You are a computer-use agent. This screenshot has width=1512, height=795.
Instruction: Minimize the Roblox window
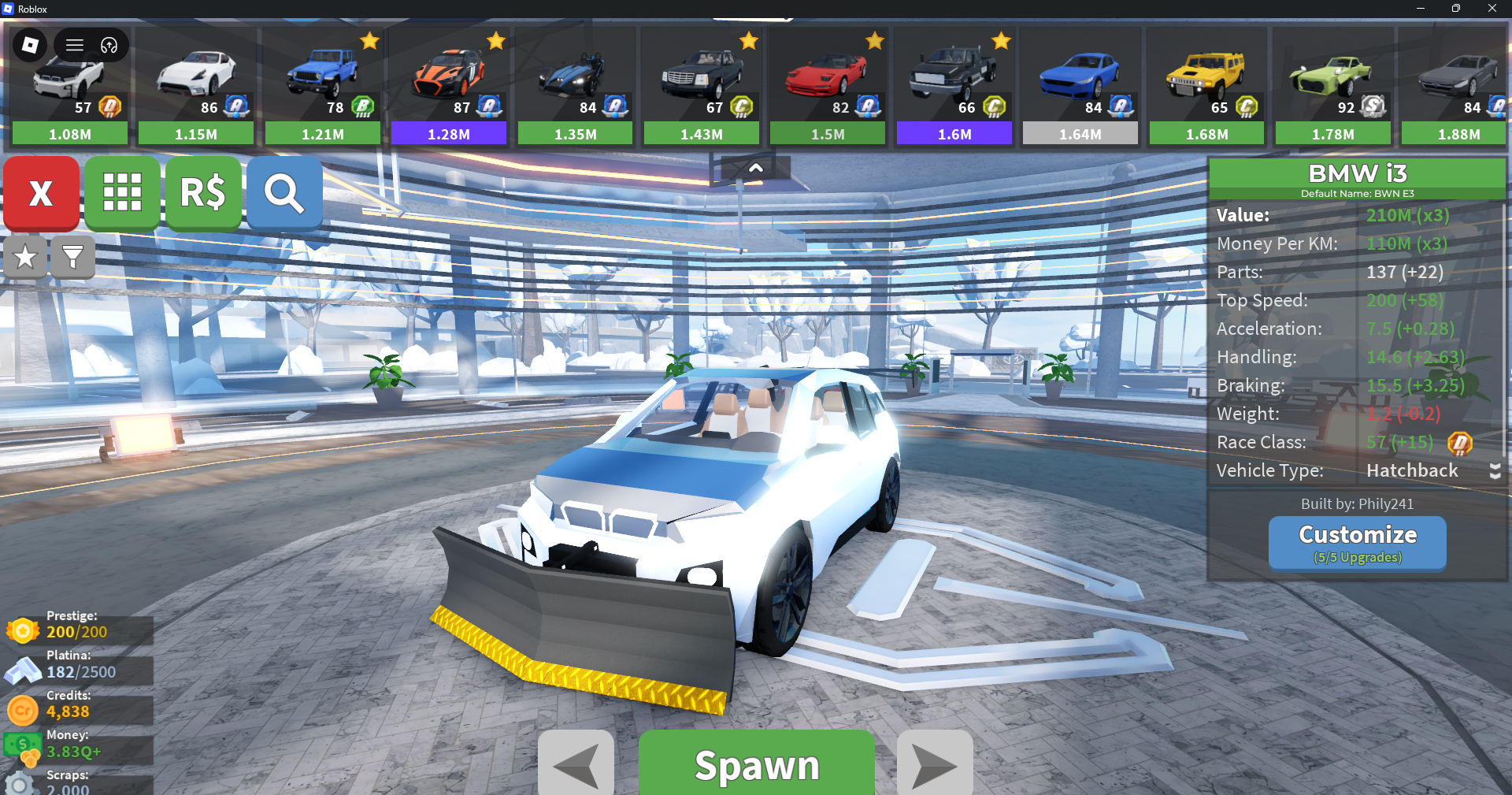pos(1421,9)
